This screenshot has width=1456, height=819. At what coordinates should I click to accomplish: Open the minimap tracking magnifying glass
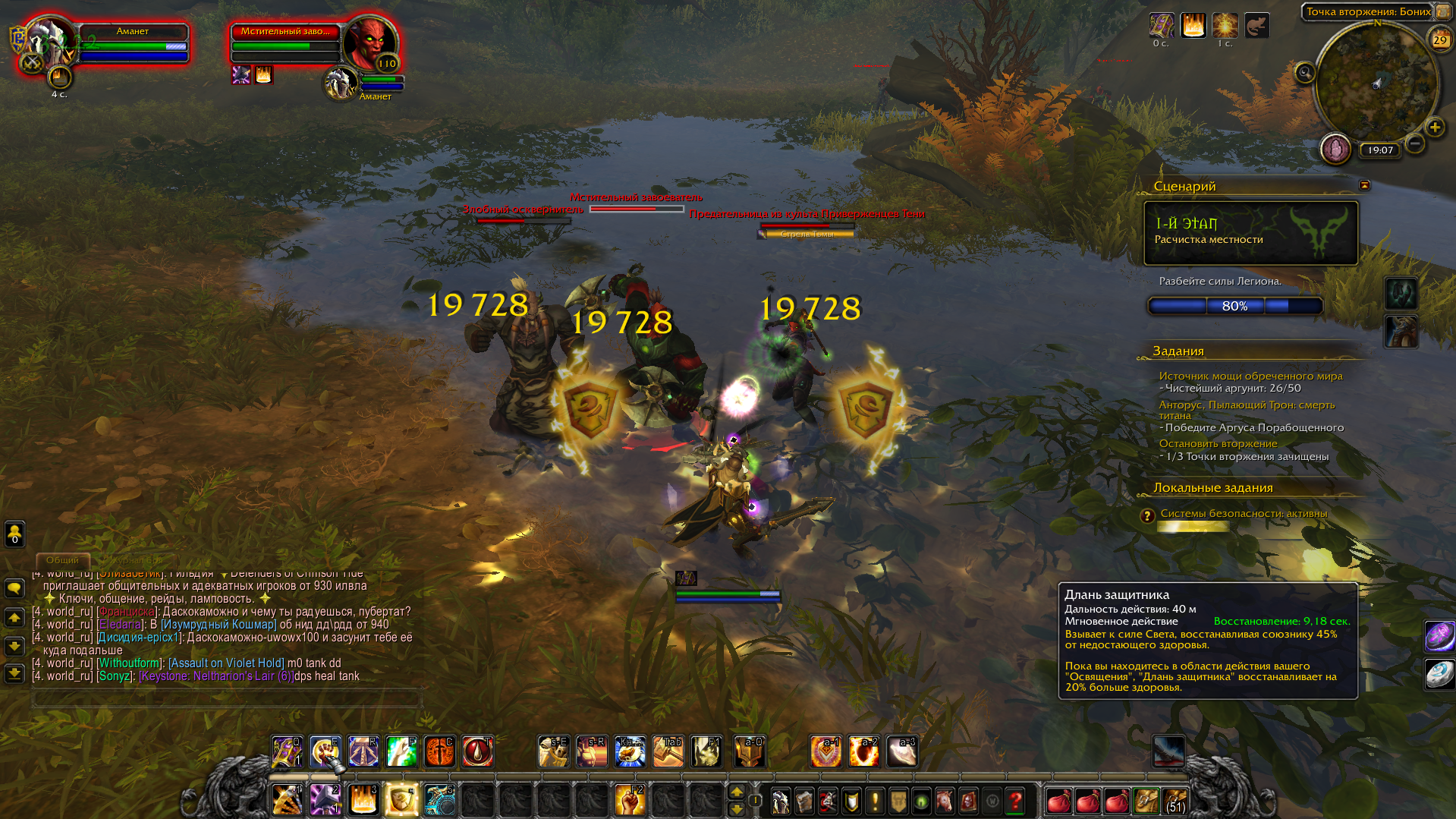pos(1305,73)
